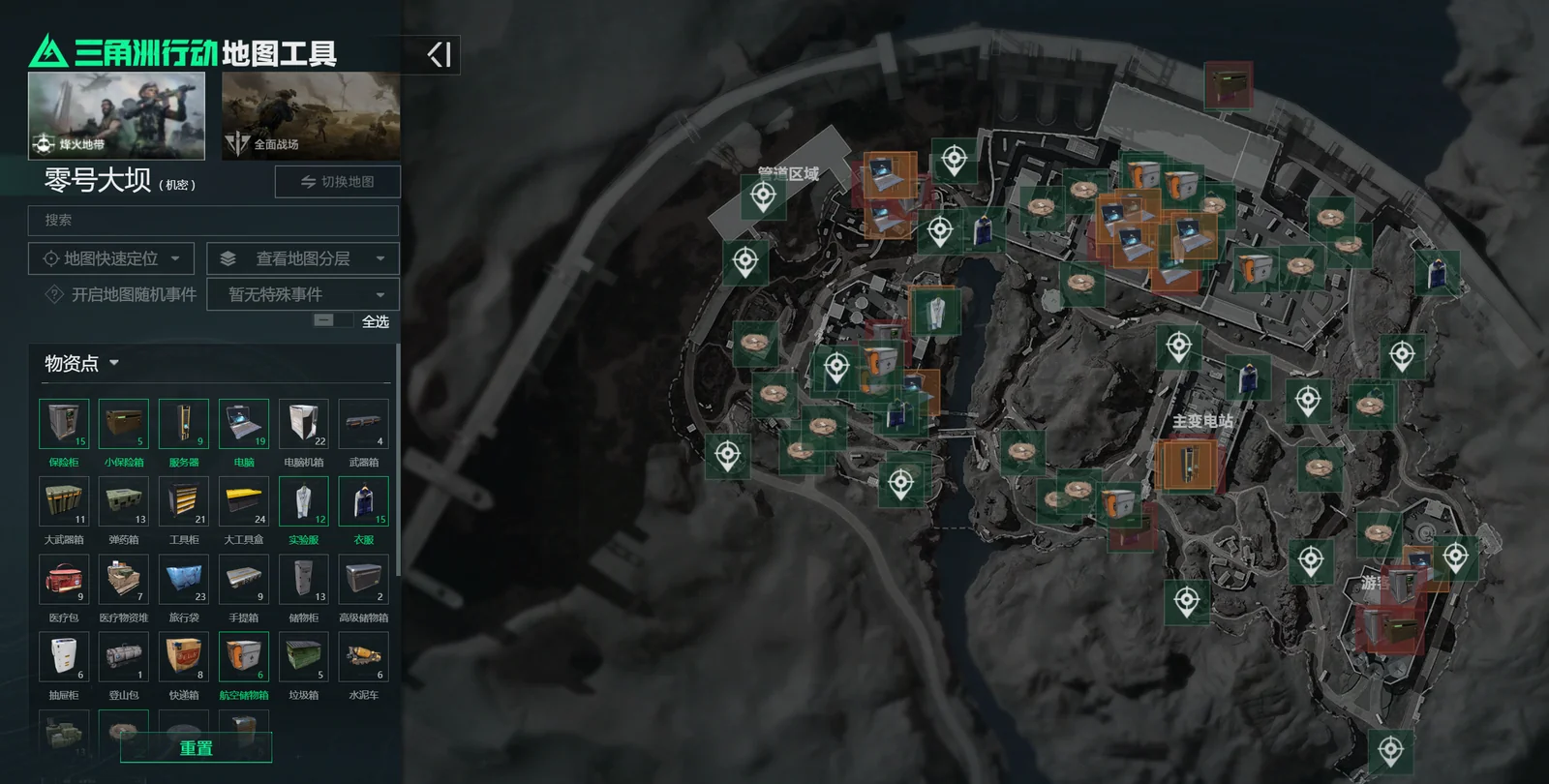
Task: Select the 烽火地带 mode thumbnail
Action: pyautogui.click(x=116, y=115)
